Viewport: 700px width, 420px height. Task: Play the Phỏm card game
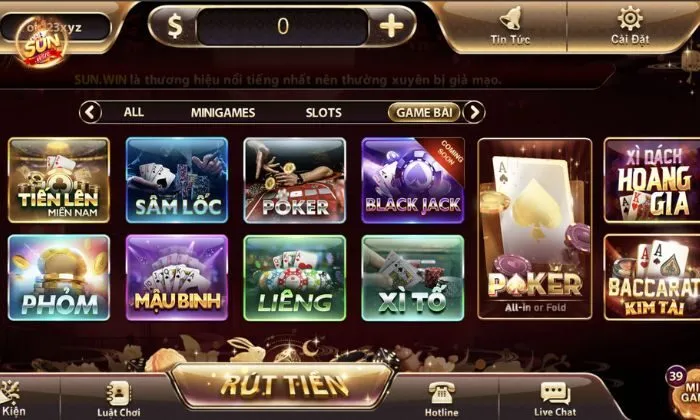click(x=59, y=277)
